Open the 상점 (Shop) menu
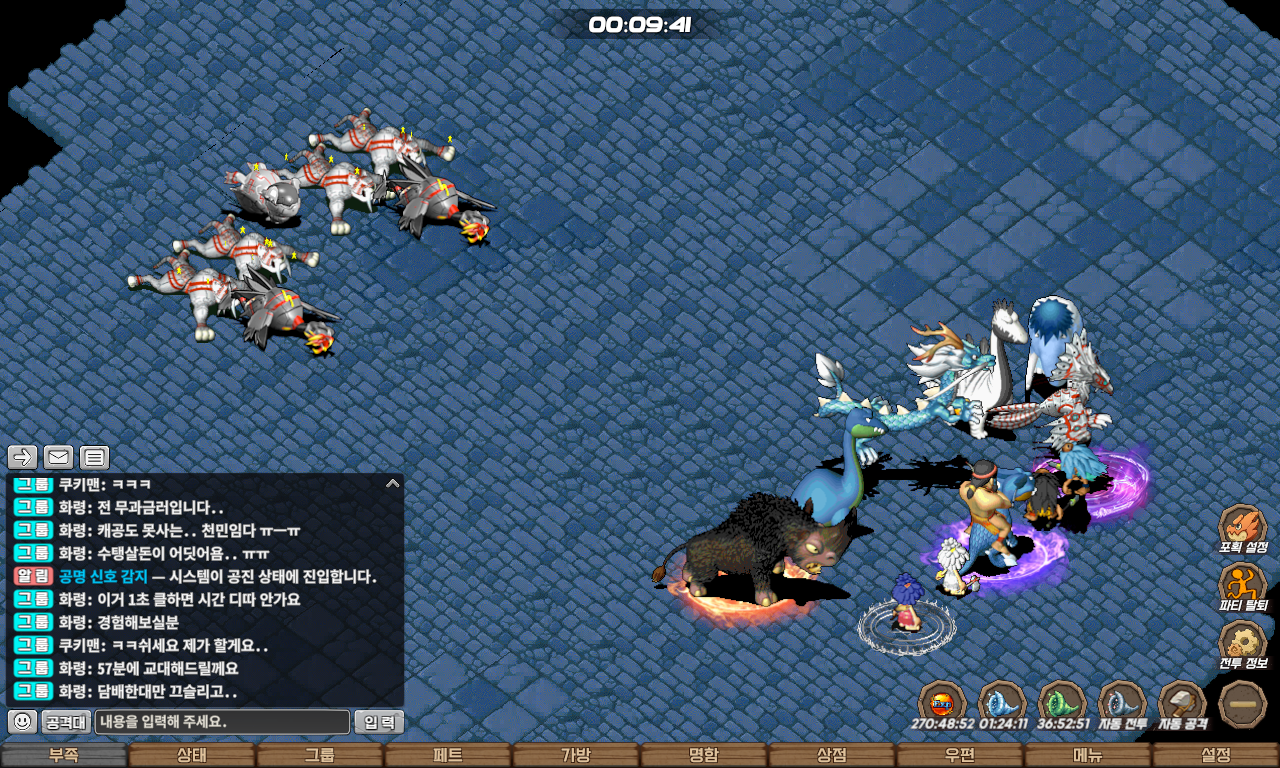This screenshot has width=1280, height=768. (831, 755)
